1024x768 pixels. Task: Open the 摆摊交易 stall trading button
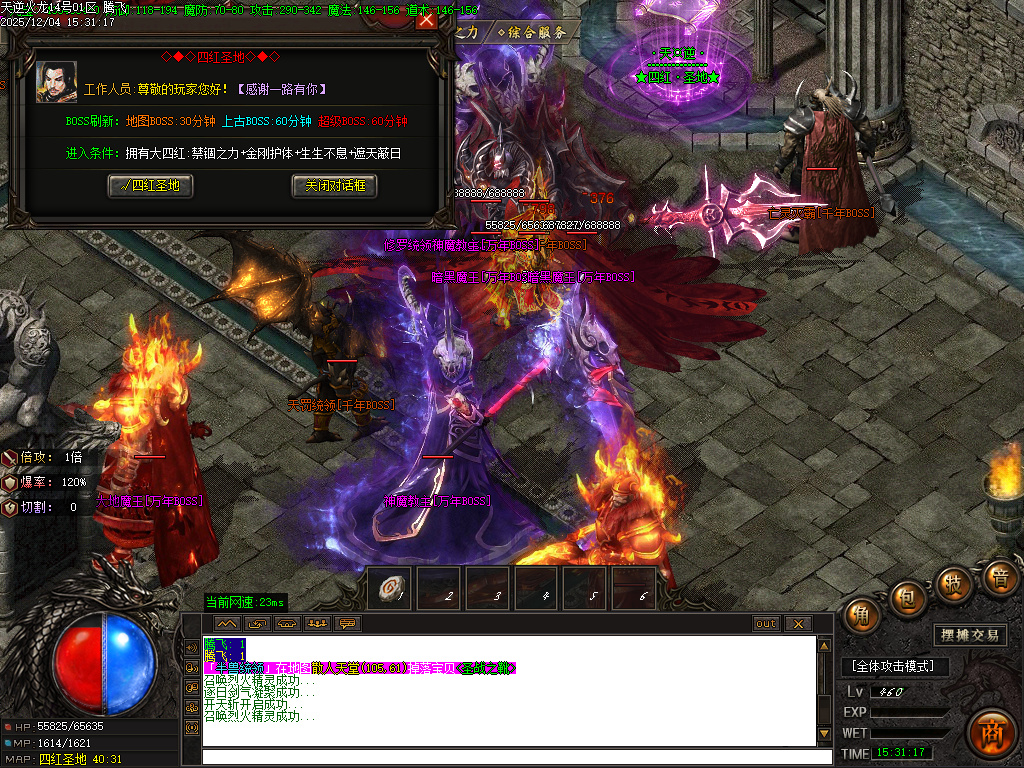(970, 635)
